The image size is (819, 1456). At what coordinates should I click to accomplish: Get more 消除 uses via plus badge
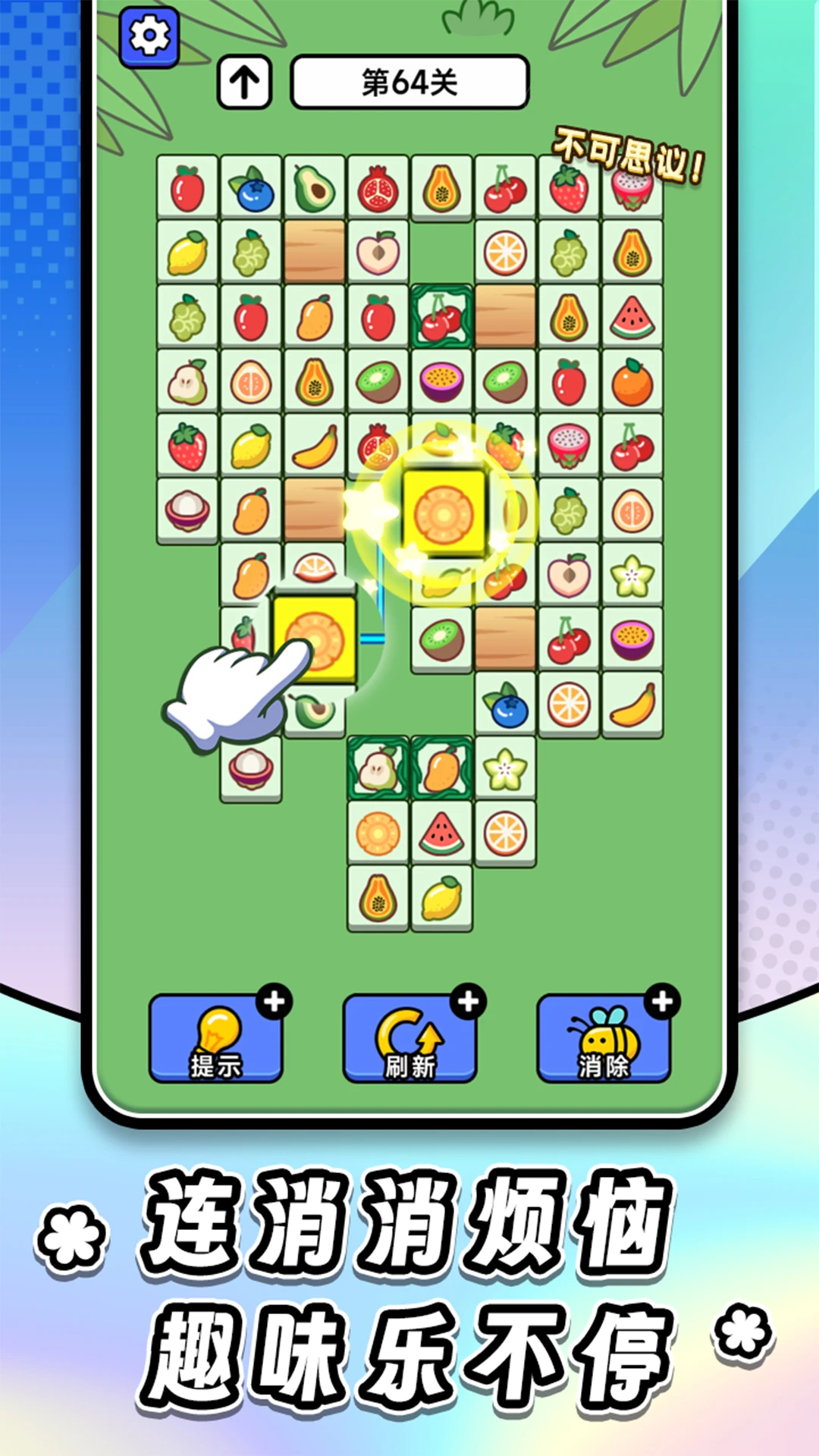[663, 1002]
